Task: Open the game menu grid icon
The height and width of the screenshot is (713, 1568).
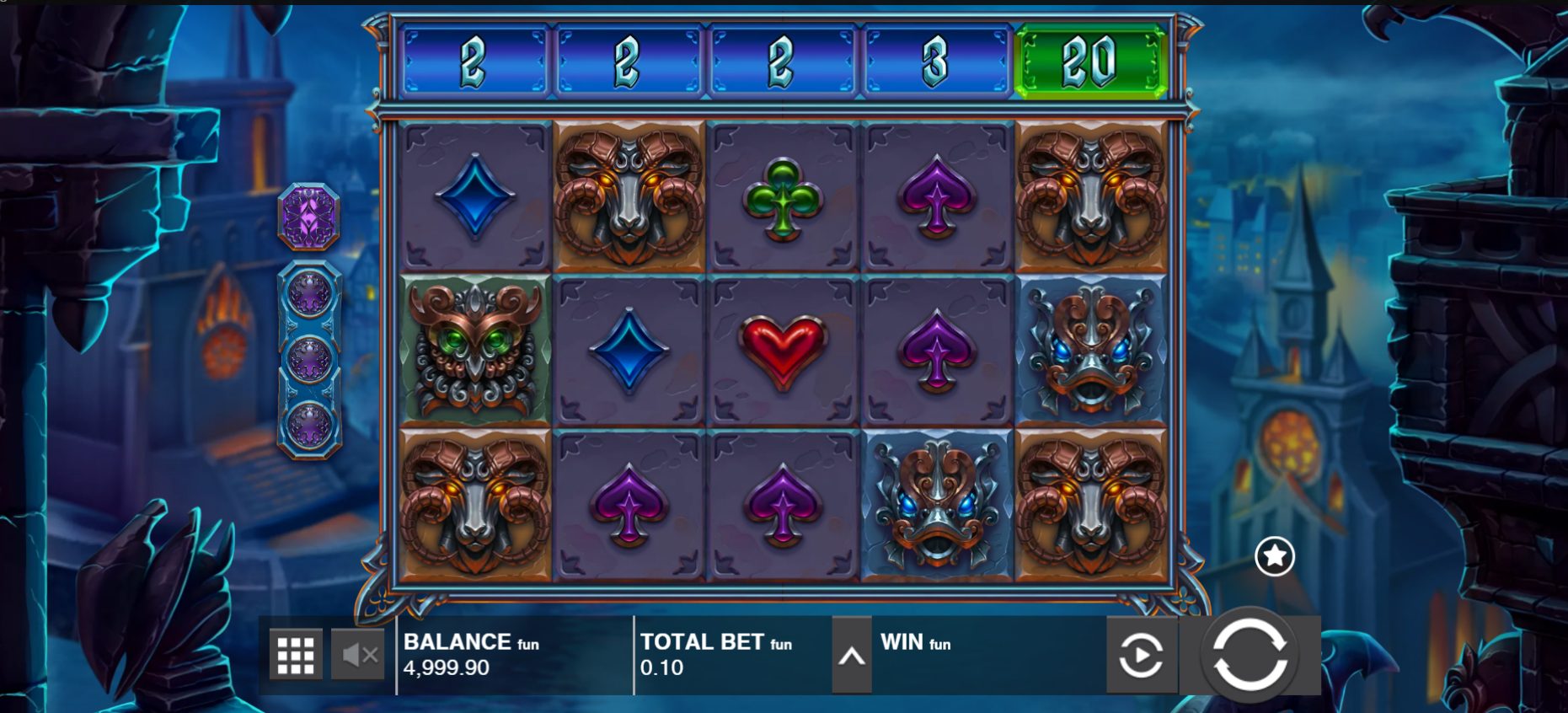Action: click(296, 655)
